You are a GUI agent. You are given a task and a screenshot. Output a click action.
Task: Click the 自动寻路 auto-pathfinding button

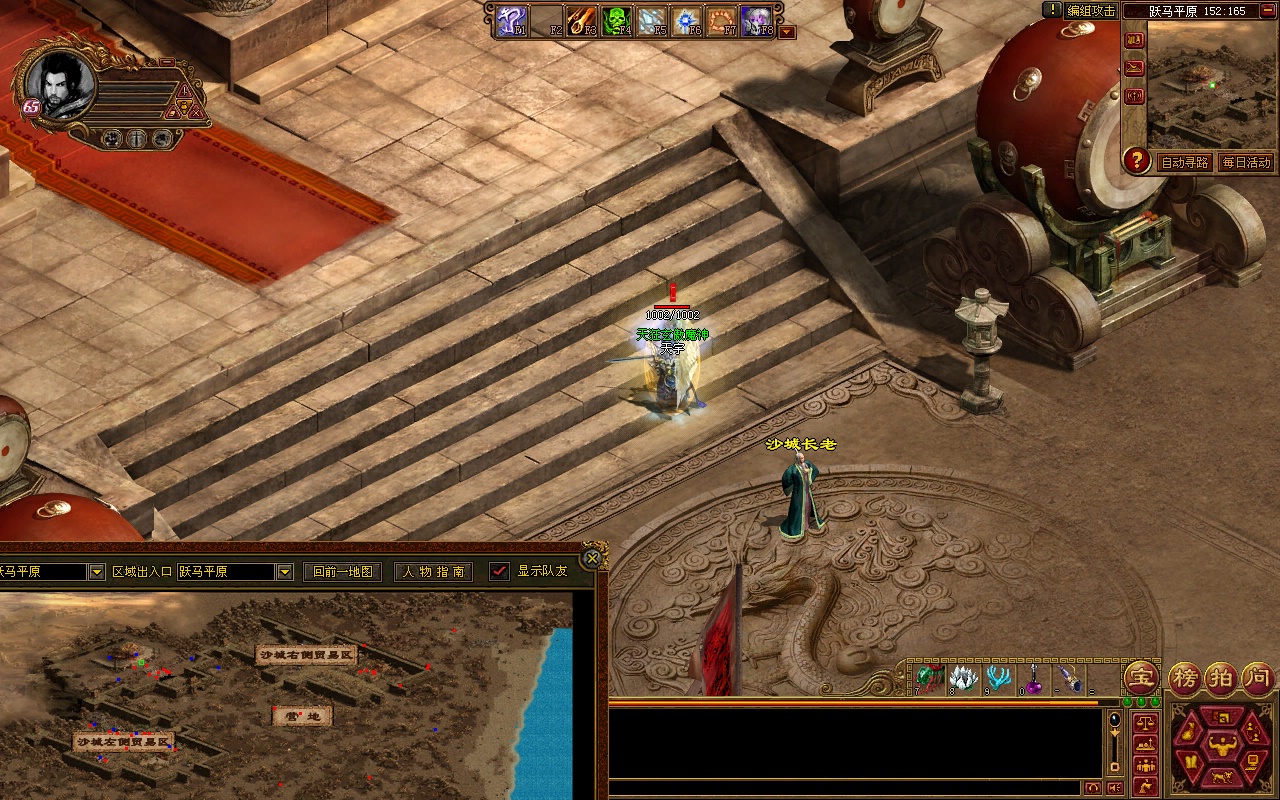tap(1184, 162)
